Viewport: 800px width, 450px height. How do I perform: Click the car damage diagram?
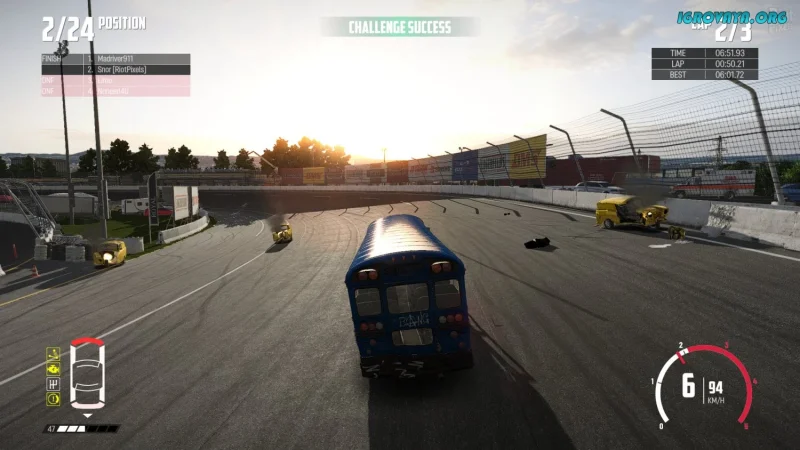coord(86,375)
